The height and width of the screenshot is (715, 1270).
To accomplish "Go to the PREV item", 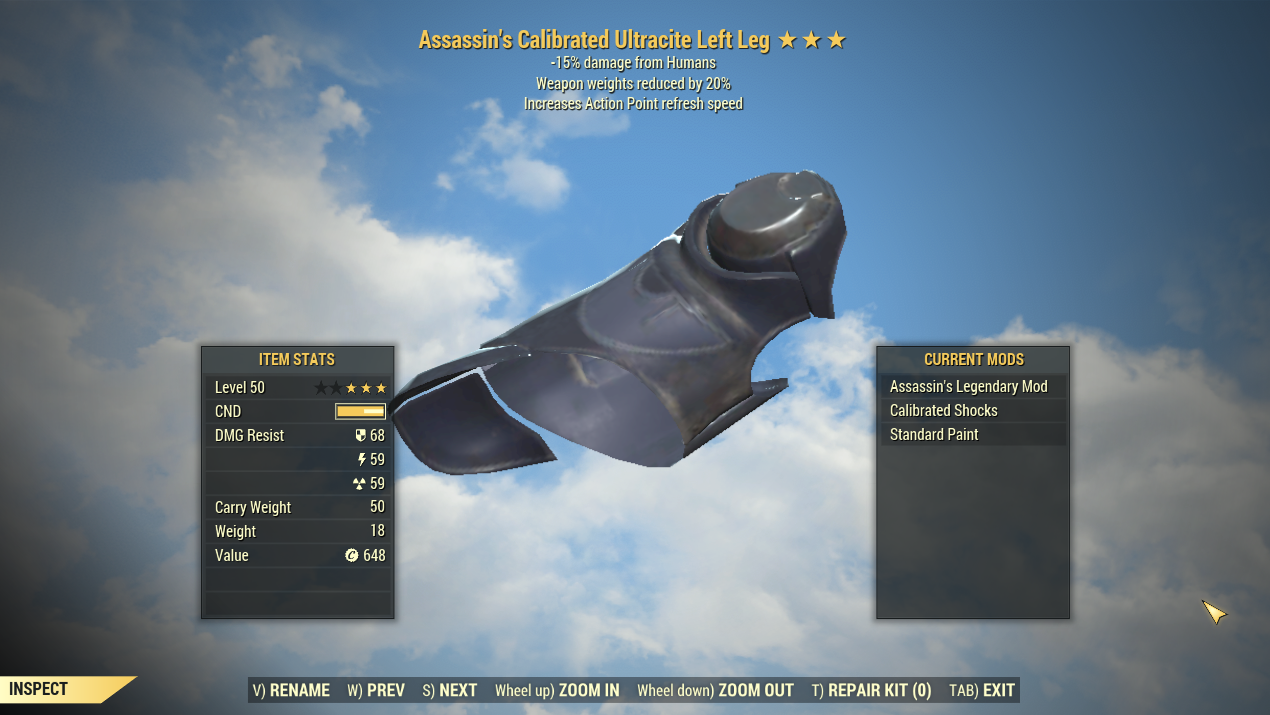I will click(376, 690).
